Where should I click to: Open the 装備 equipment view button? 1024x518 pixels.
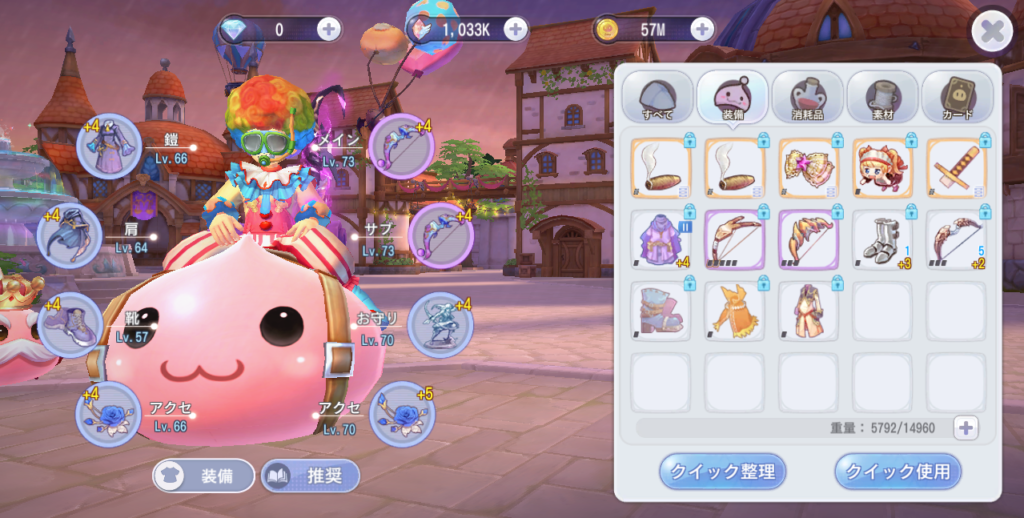pos(204,476)
